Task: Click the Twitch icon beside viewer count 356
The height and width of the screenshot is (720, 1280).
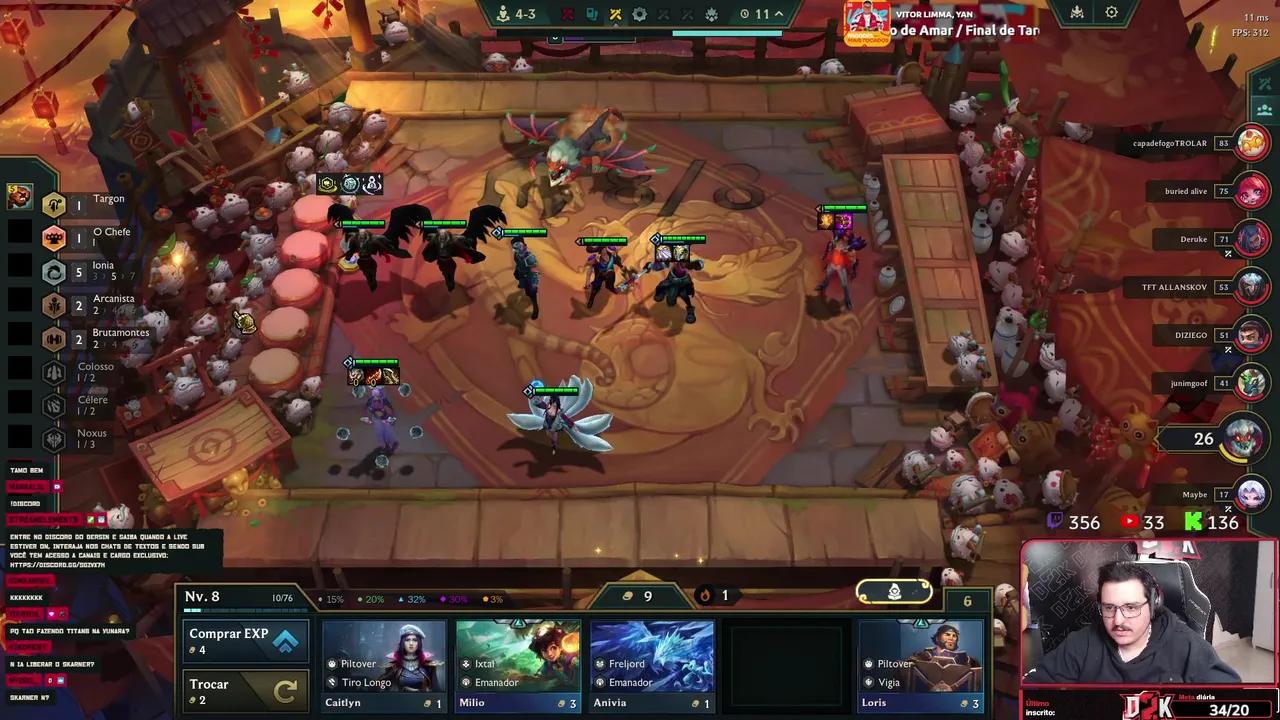Action: pyautogui.click(x=1055, y=522)
